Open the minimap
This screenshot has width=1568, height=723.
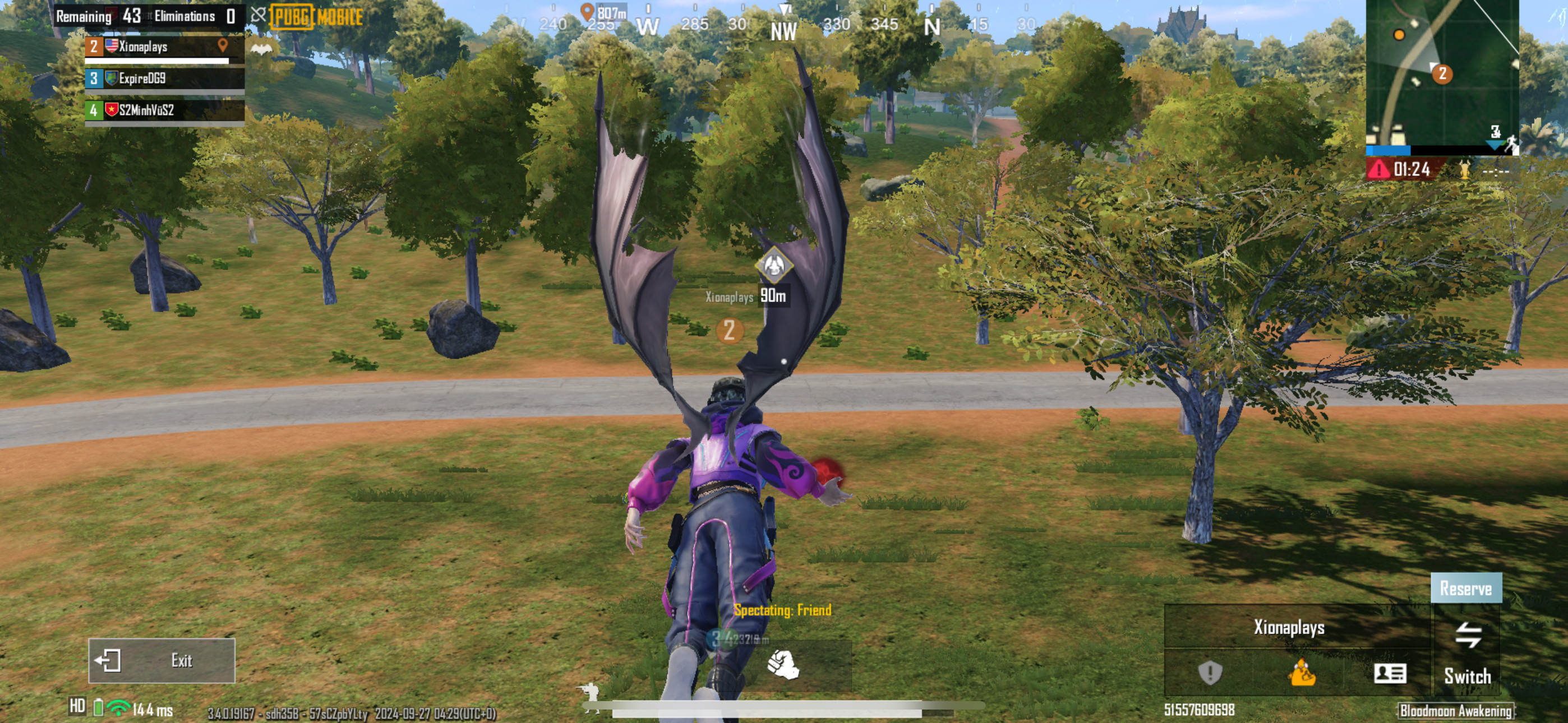[x=1441, y=76]
